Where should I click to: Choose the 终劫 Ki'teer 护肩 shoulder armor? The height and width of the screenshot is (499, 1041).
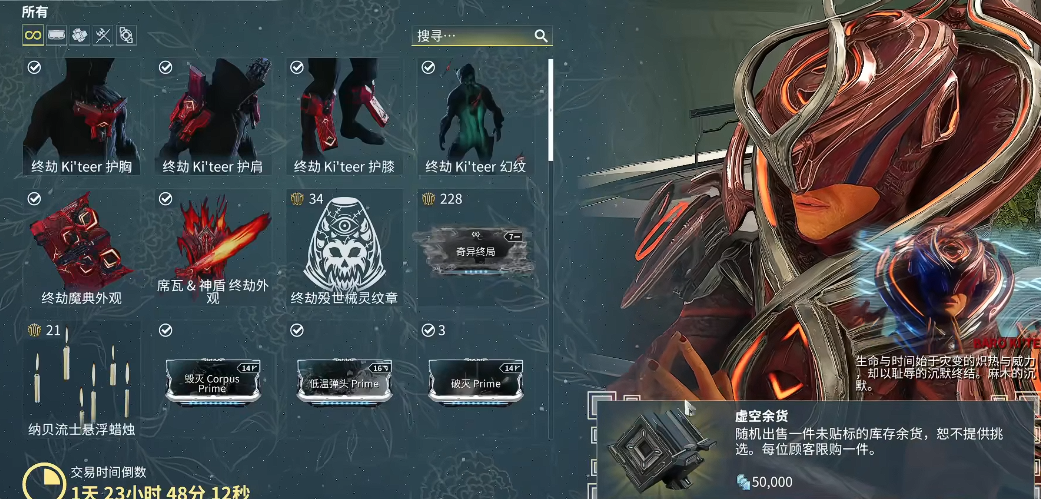213,117
